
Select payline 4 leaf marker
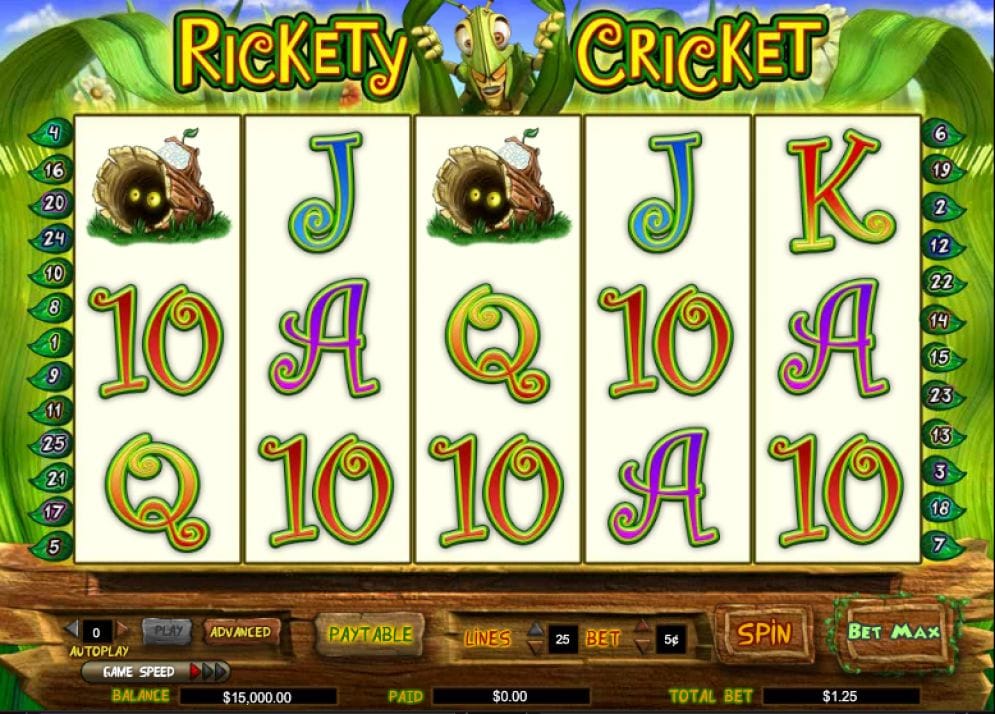[52, 132]
